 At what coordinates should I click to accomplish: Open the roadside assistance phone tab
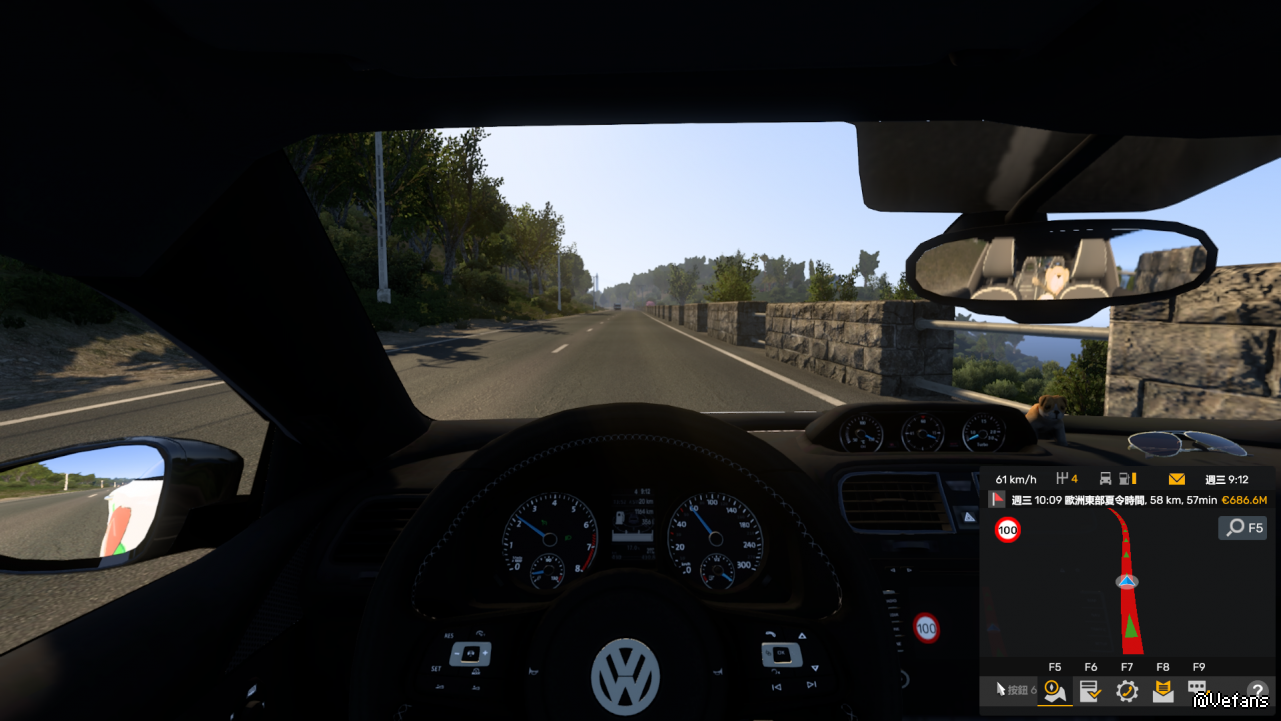(1127, 690)
